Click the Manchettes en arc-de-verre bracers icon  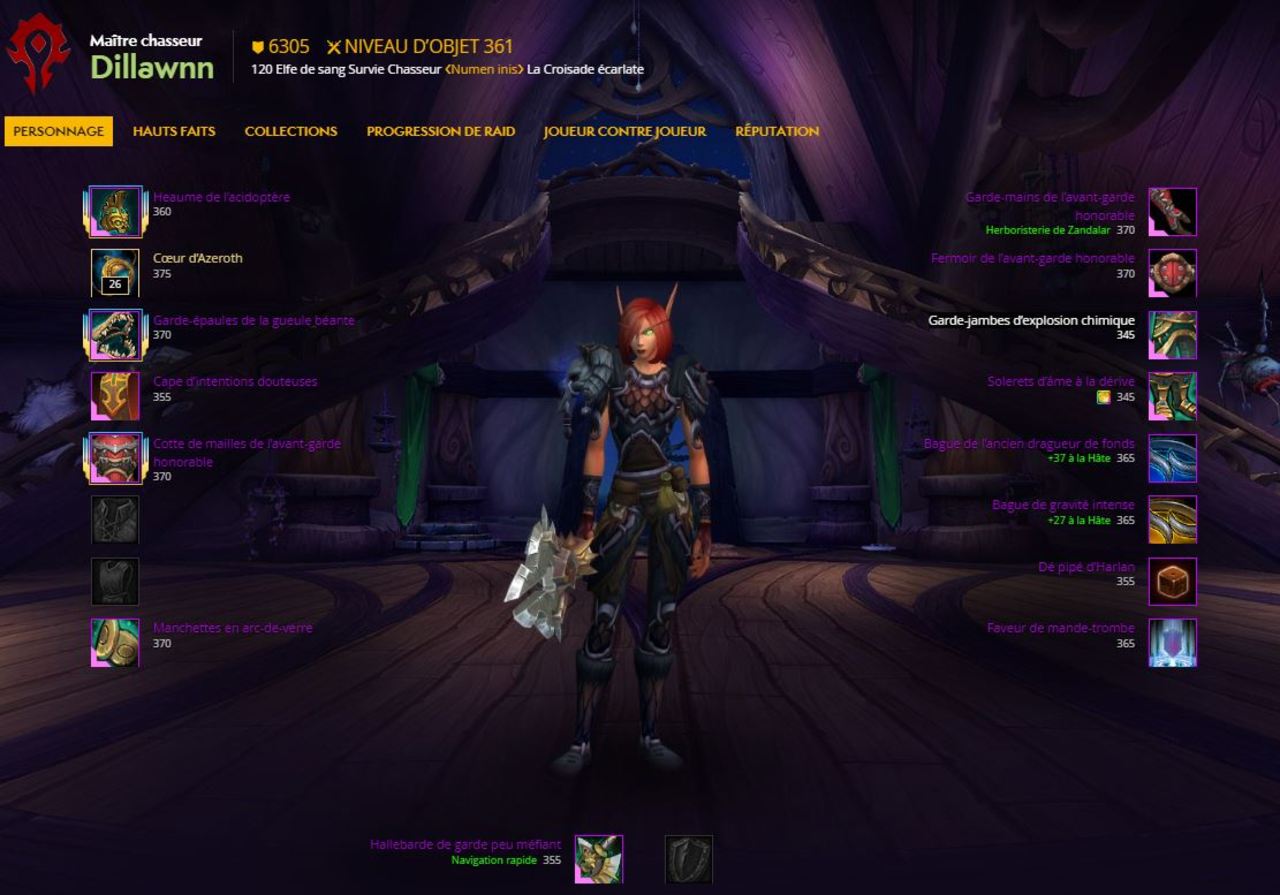coord(113,643)
